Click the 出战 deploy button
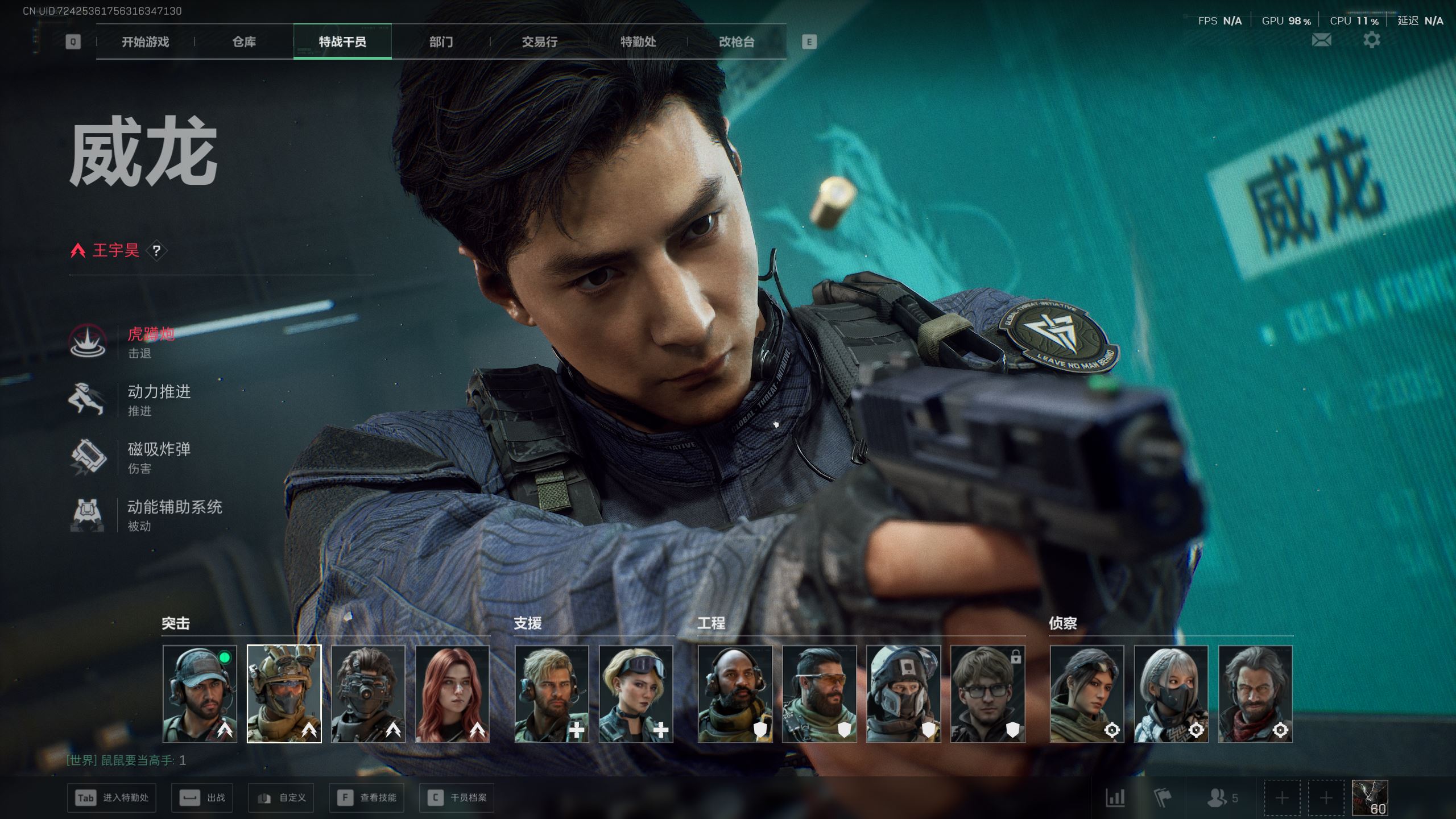Screen dimensions: 1456x819 point(202,798)
